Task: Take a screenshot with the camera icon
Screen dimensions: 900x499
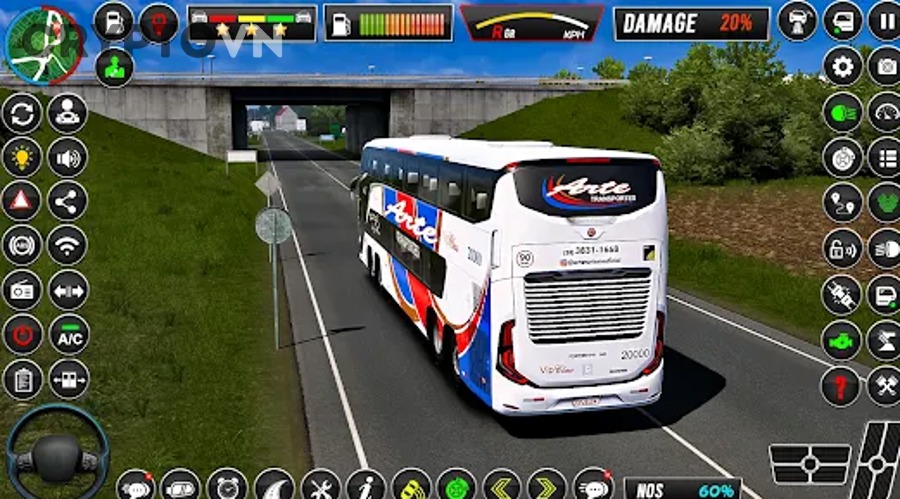Action: coord(885,66)
